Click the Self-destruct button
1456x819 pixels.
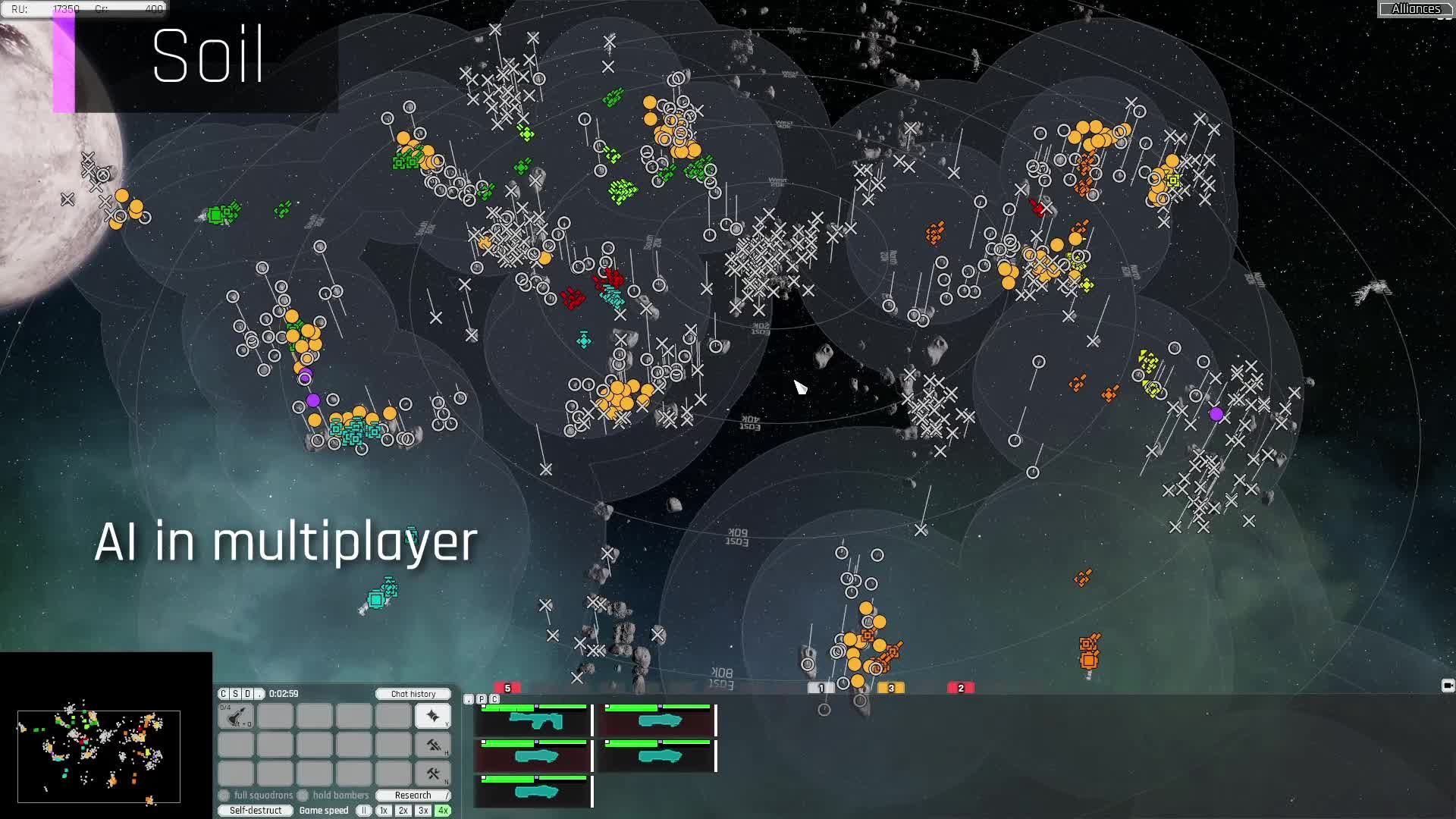(256, 811)
